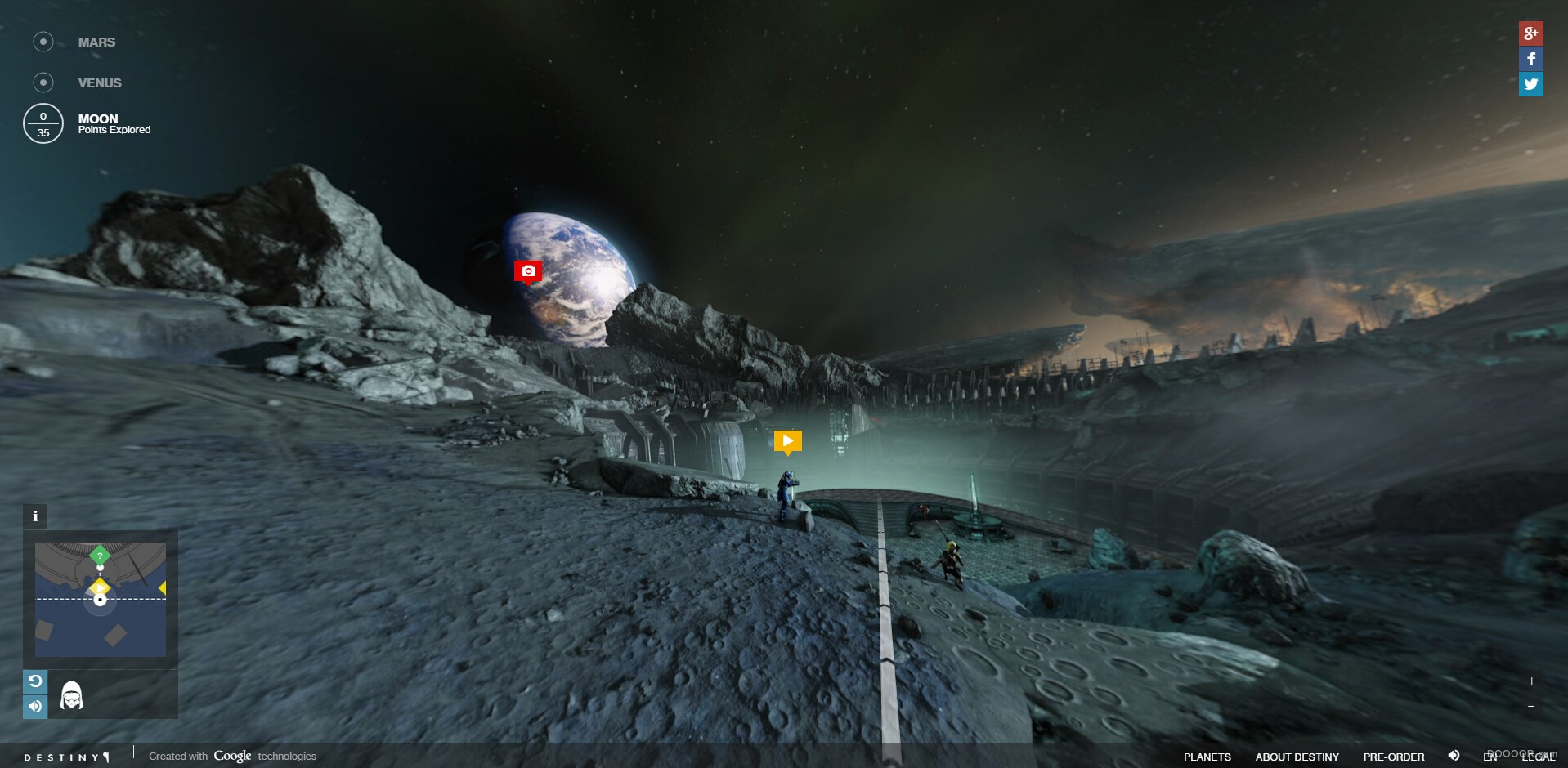Screen dimensions: 1568x768
Task: Click the green question mark on the minimap
Action: tap(100, 556)
